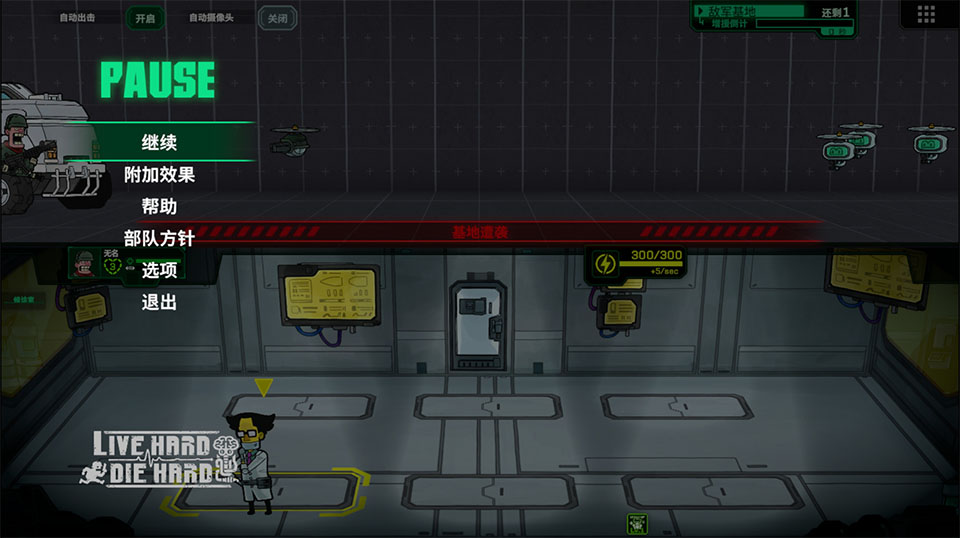Select 继续 to resume the game
Viewport: 960px width, 538px height.
pyautogui.click(x=159, y=142)
